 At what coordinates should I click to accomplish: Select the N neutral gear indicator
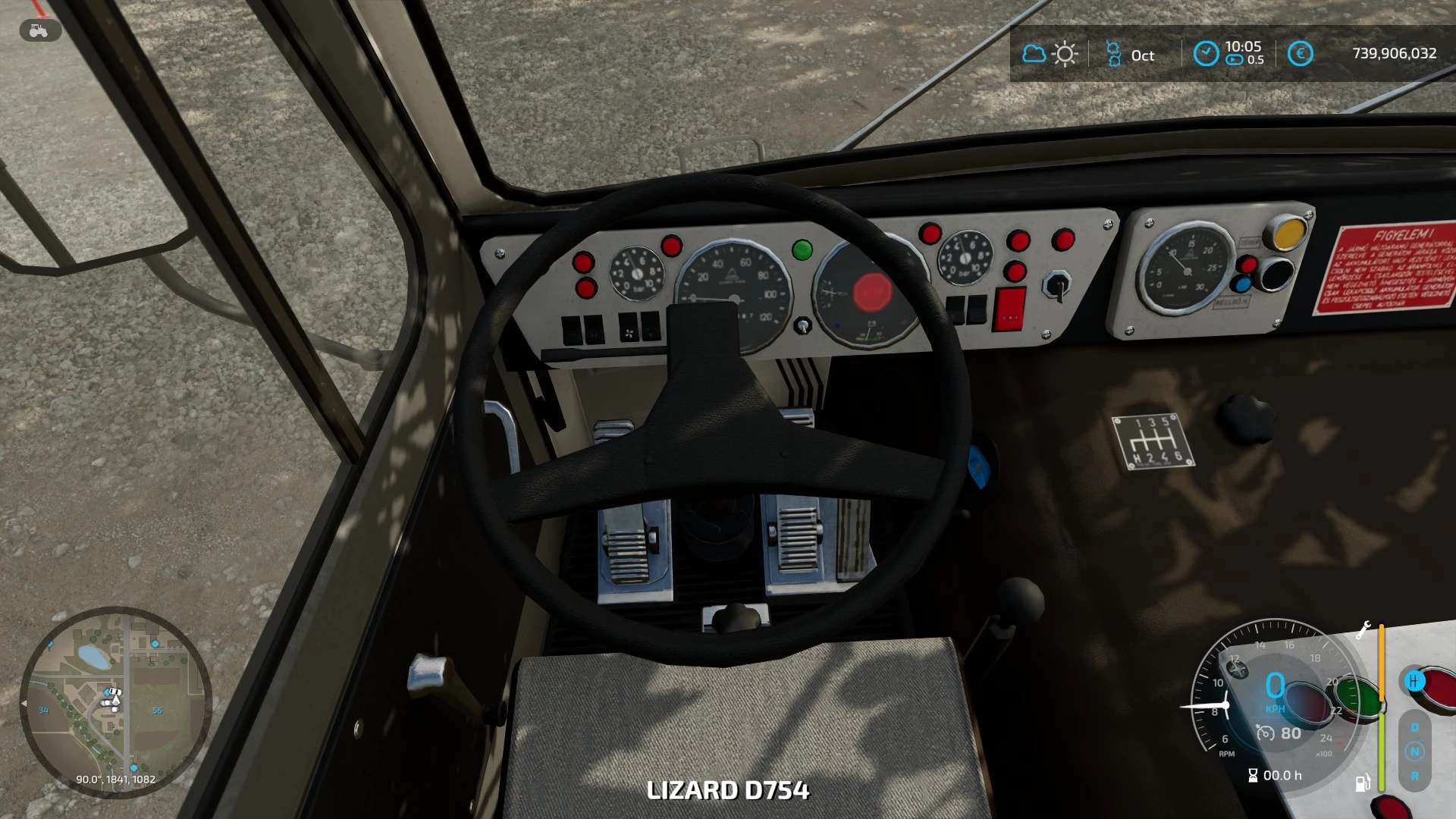pyautogui.click(x=1414, y=752)
